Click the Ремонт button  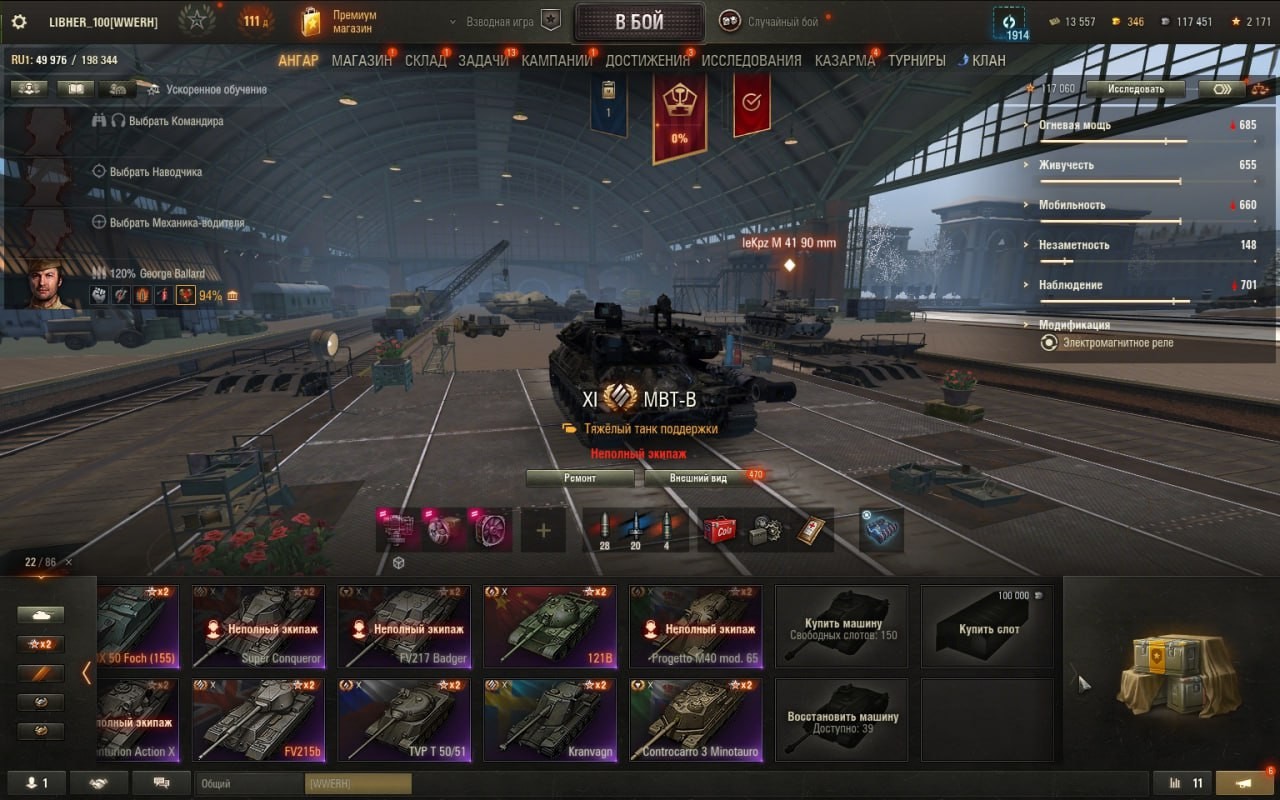click(580, 478)
